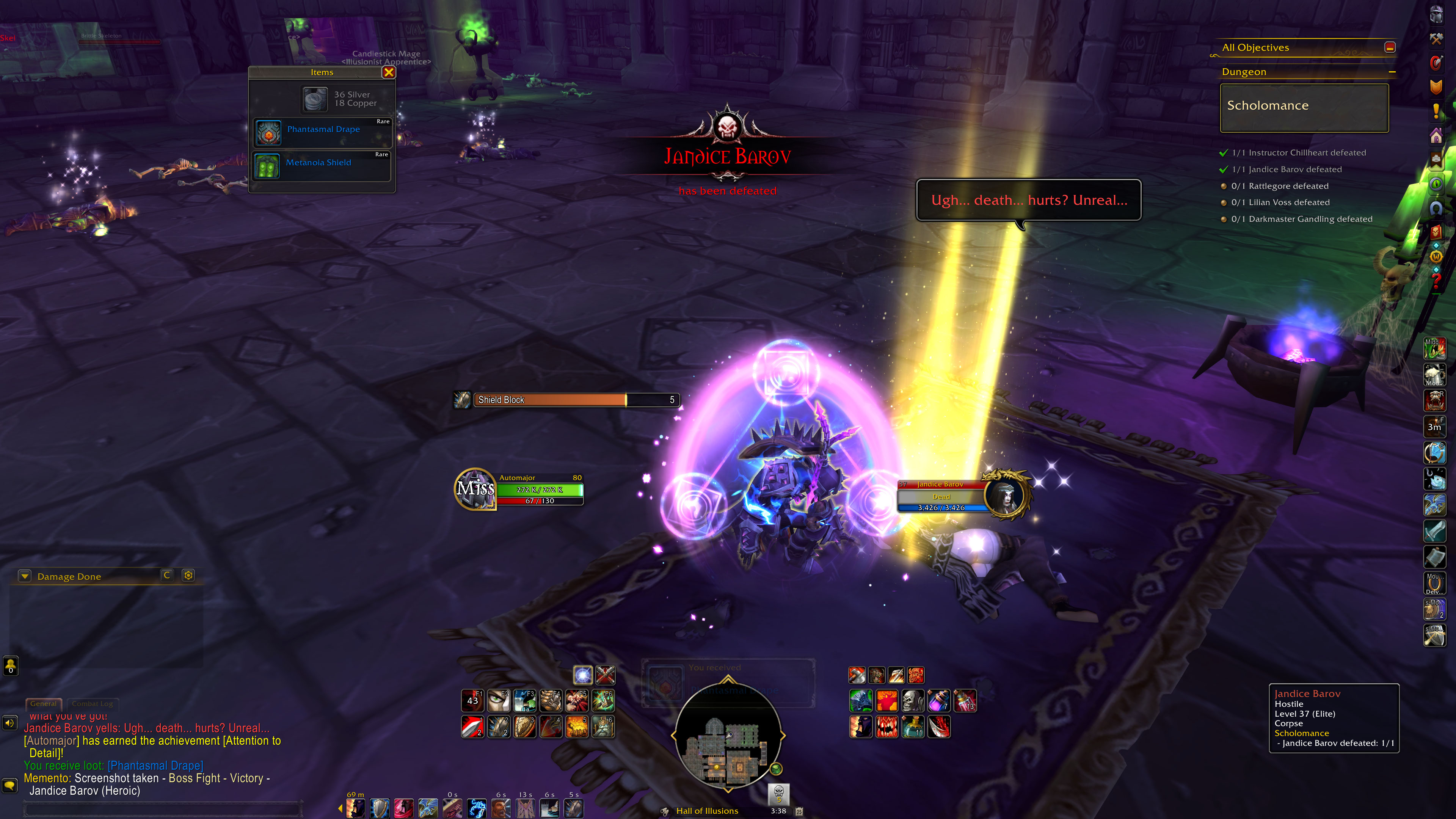Close the Items loot window

tap(388, 72)
